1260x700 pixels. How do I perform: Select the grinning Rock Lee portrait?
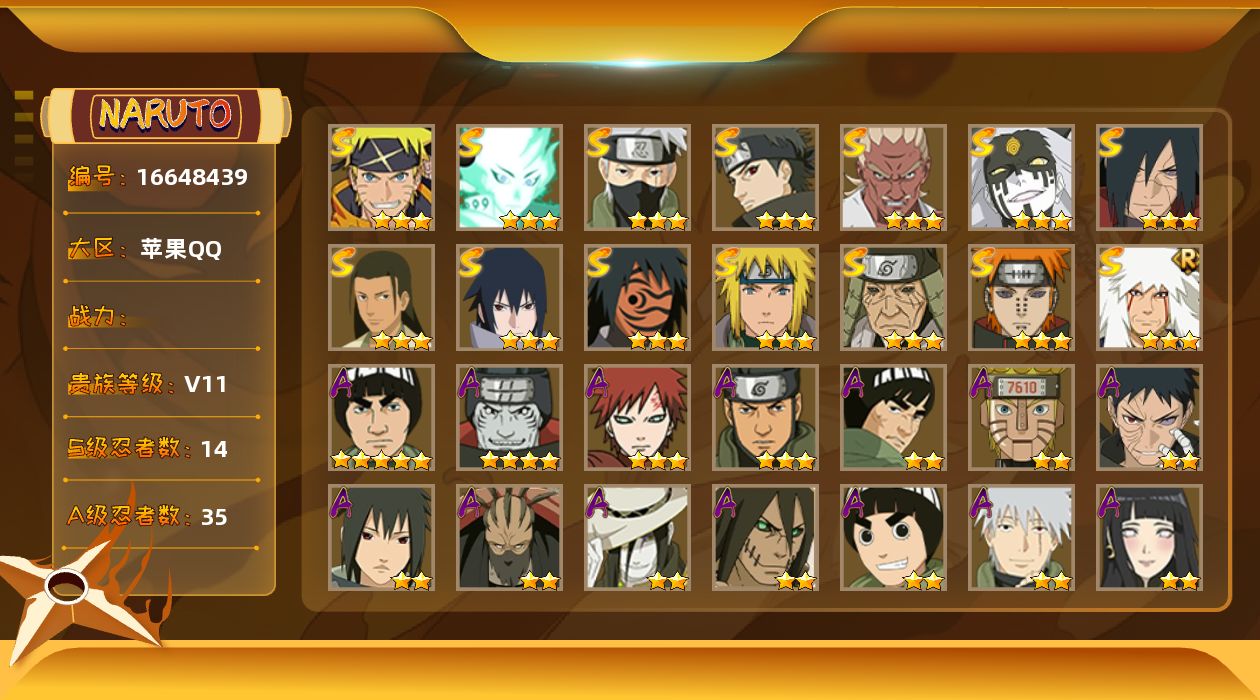point(893,538)
